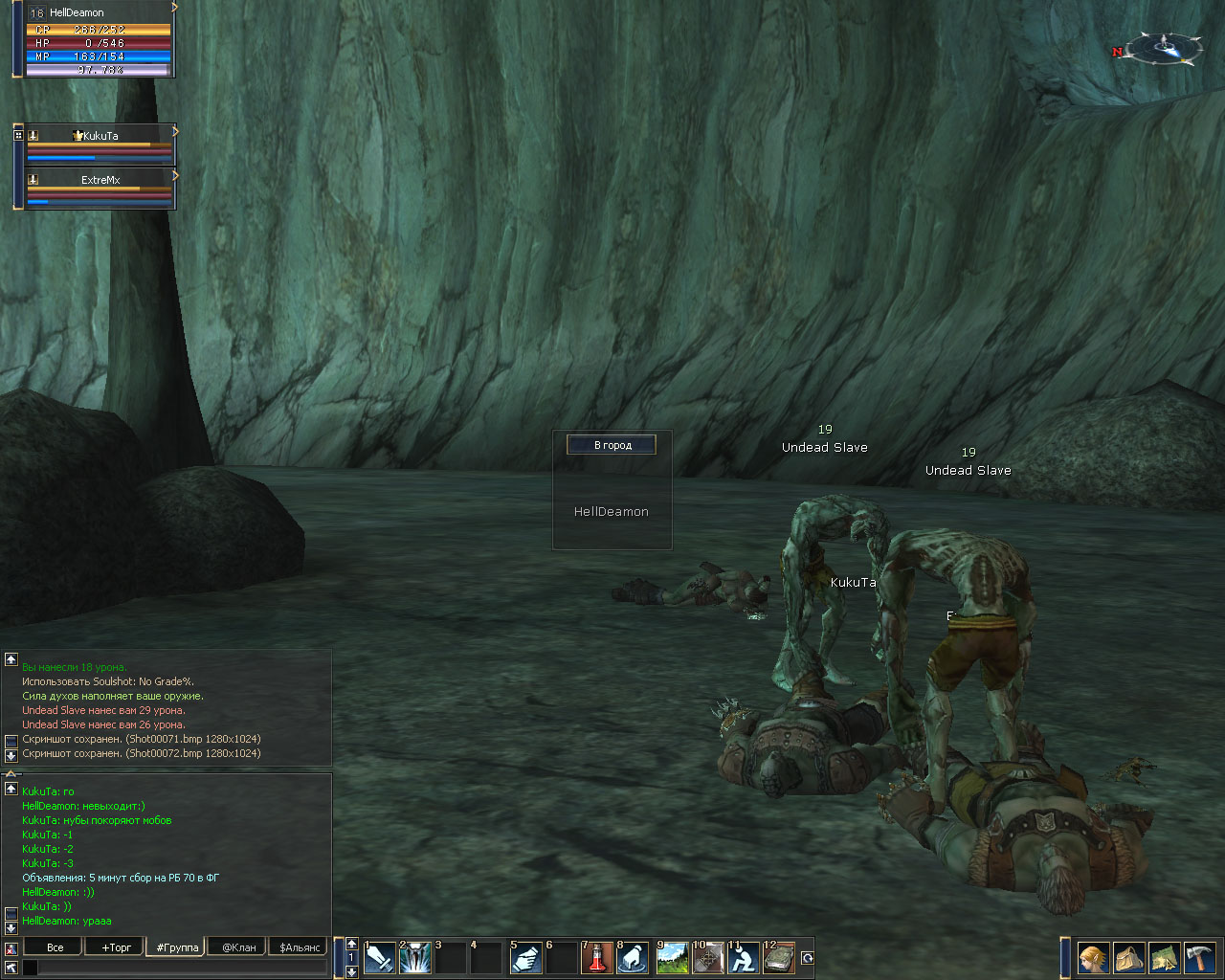1225x980 pixels.
Task: Switch to the "Все" chat tab
Action: tap(55, 947)
